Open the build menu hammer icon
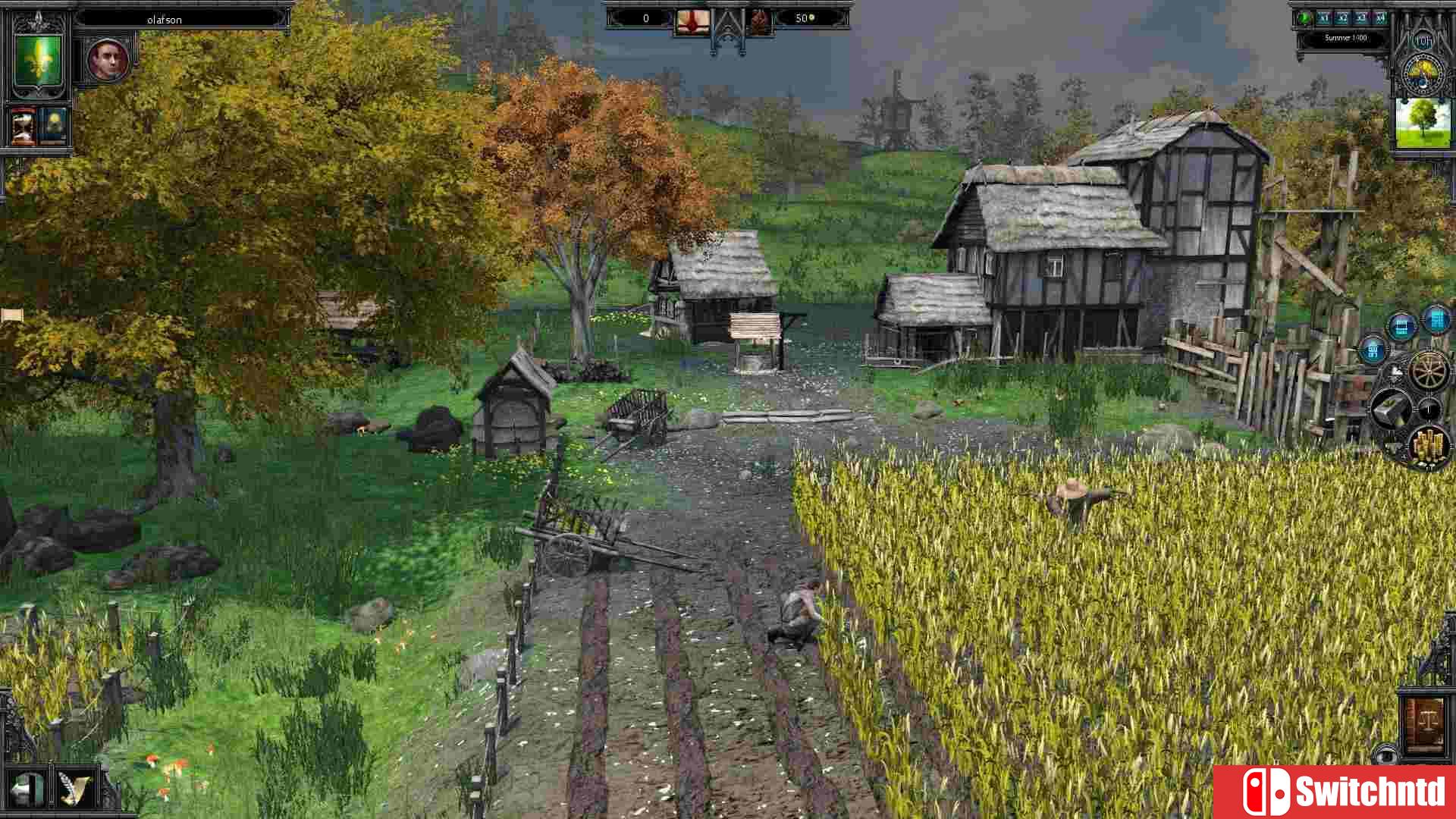Image resolution: width=1456 pixels, height=819 pixels. (x=1391, y=406)
